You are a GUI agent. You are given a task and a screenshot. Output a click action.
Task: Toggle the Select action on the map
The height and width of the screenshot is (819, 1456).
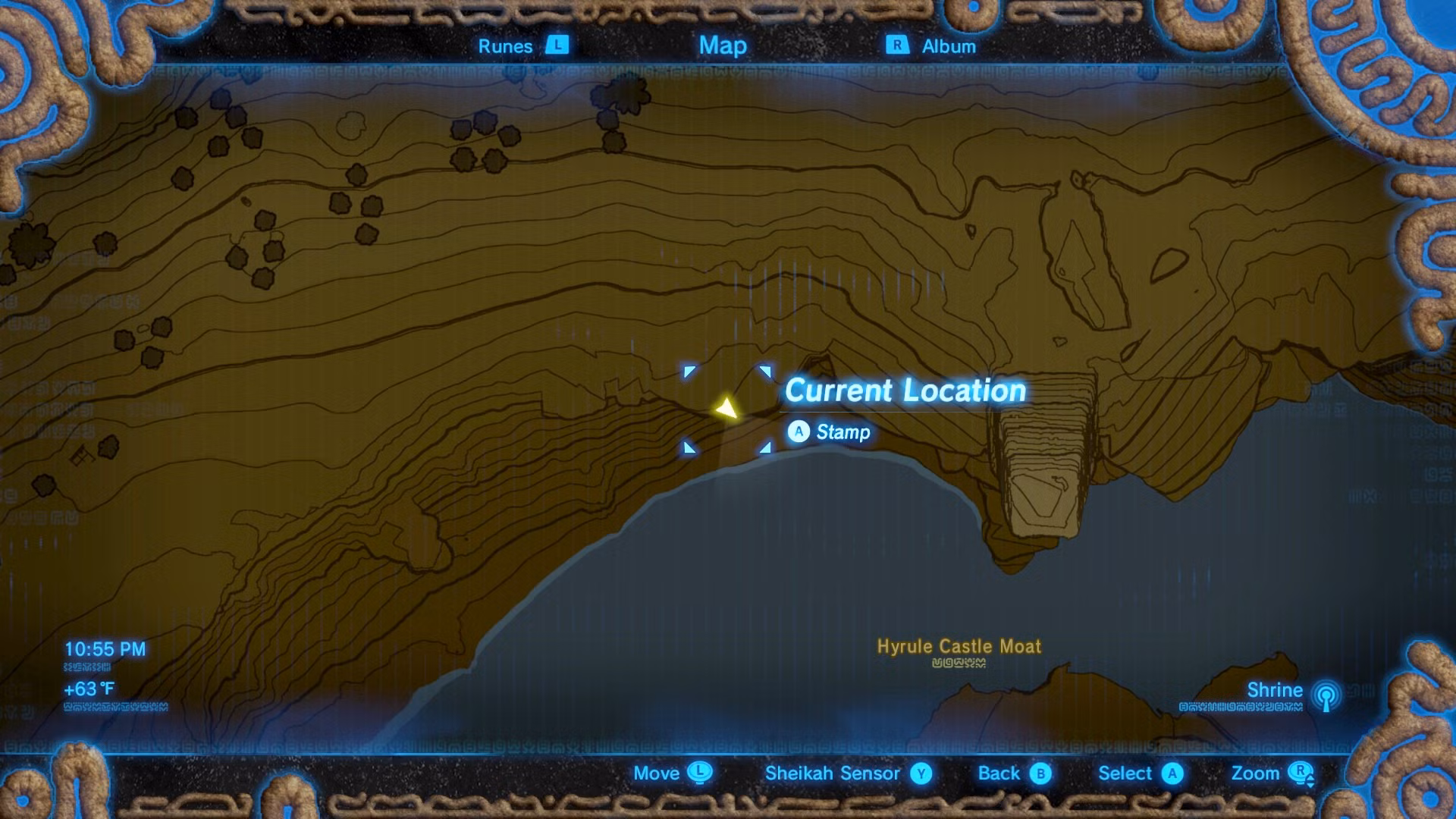tap(1125, 773)
